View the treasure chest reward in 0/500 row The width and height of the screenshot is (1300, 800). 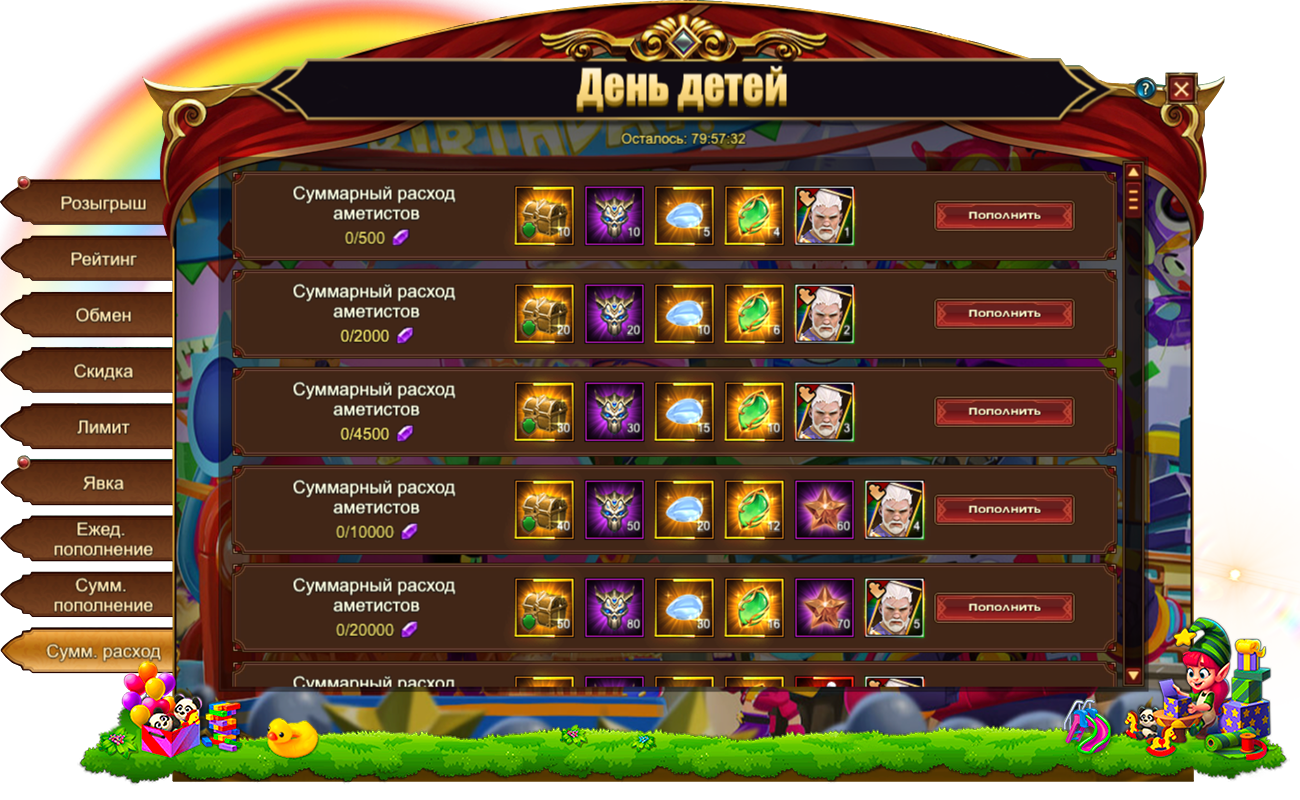pyautogui.click(x=544, y=216)
